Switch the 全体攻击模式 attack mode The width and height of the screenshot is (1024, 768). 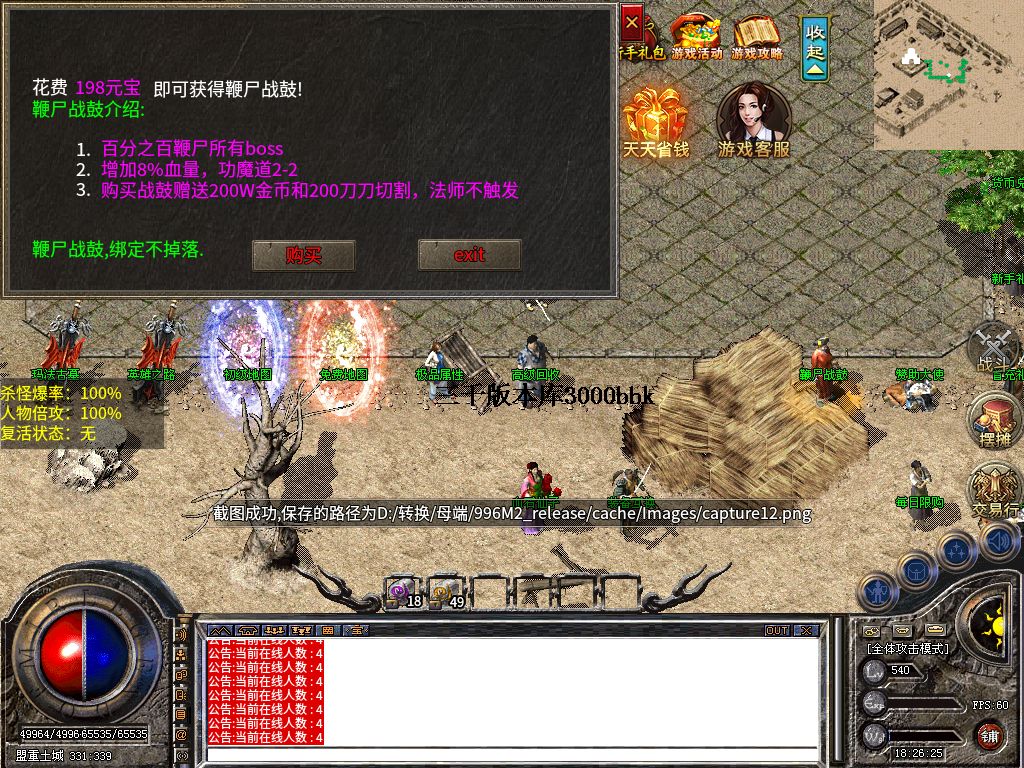907,648
